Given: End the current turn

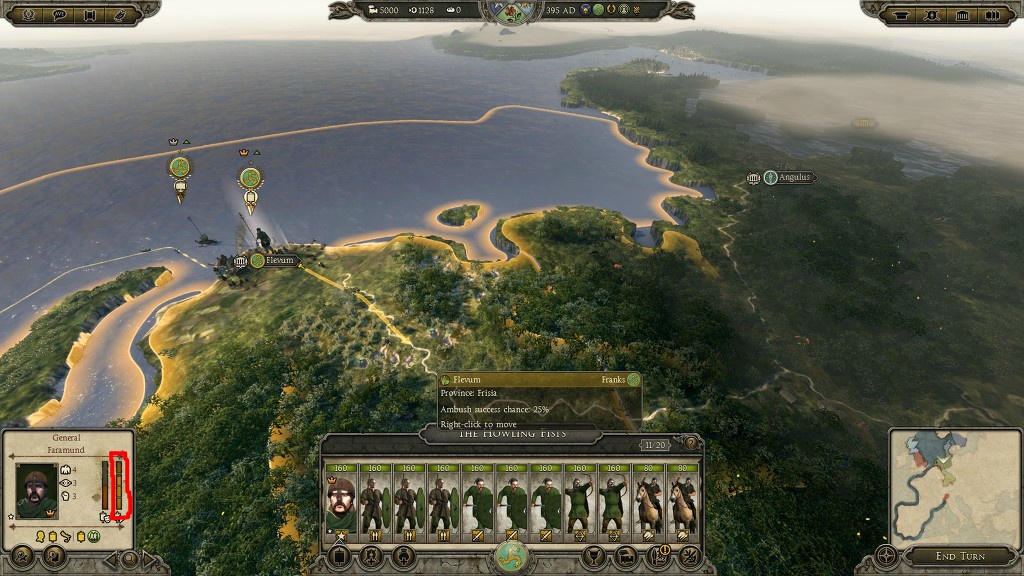Looking at the screenshot, I should point(960,556).
